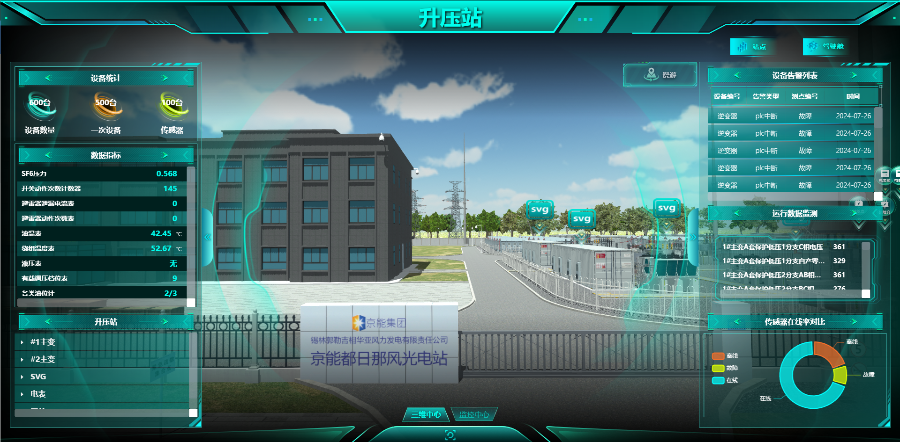Click right arrow in 数据指标 header
This screenshot has width=900, height=442.
click(164, 155)
